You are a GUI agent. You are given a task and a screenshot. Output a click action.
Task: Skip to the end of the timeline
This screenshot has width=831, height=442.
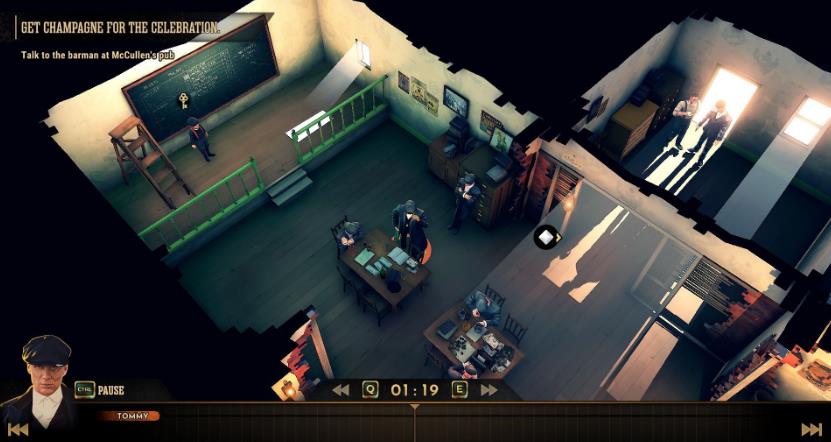pyautogui.click(x=811, y=429)
